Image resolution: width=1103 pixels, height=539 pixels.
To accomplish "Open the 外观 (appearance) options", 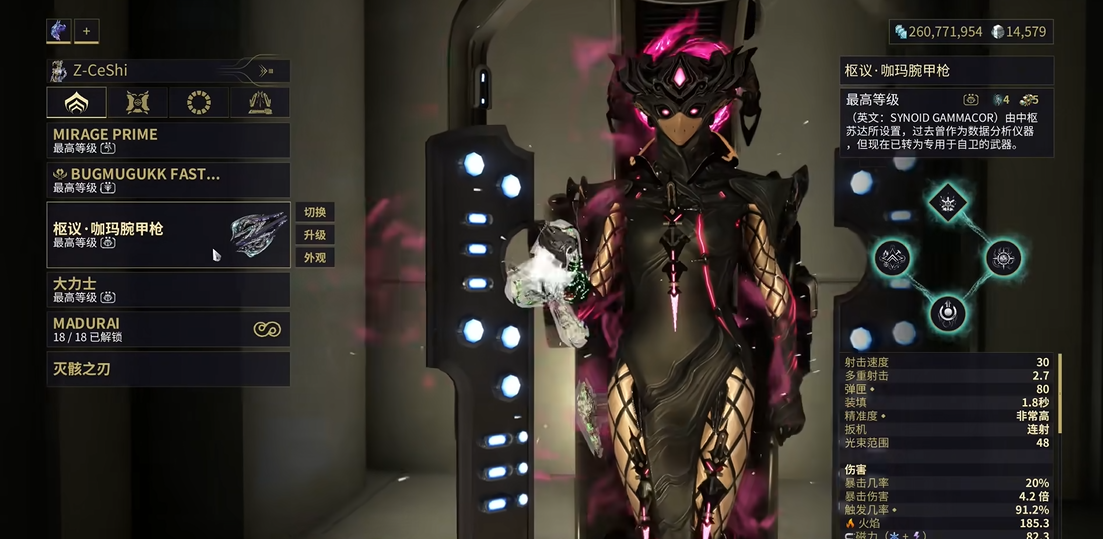I will coord(315,258).
